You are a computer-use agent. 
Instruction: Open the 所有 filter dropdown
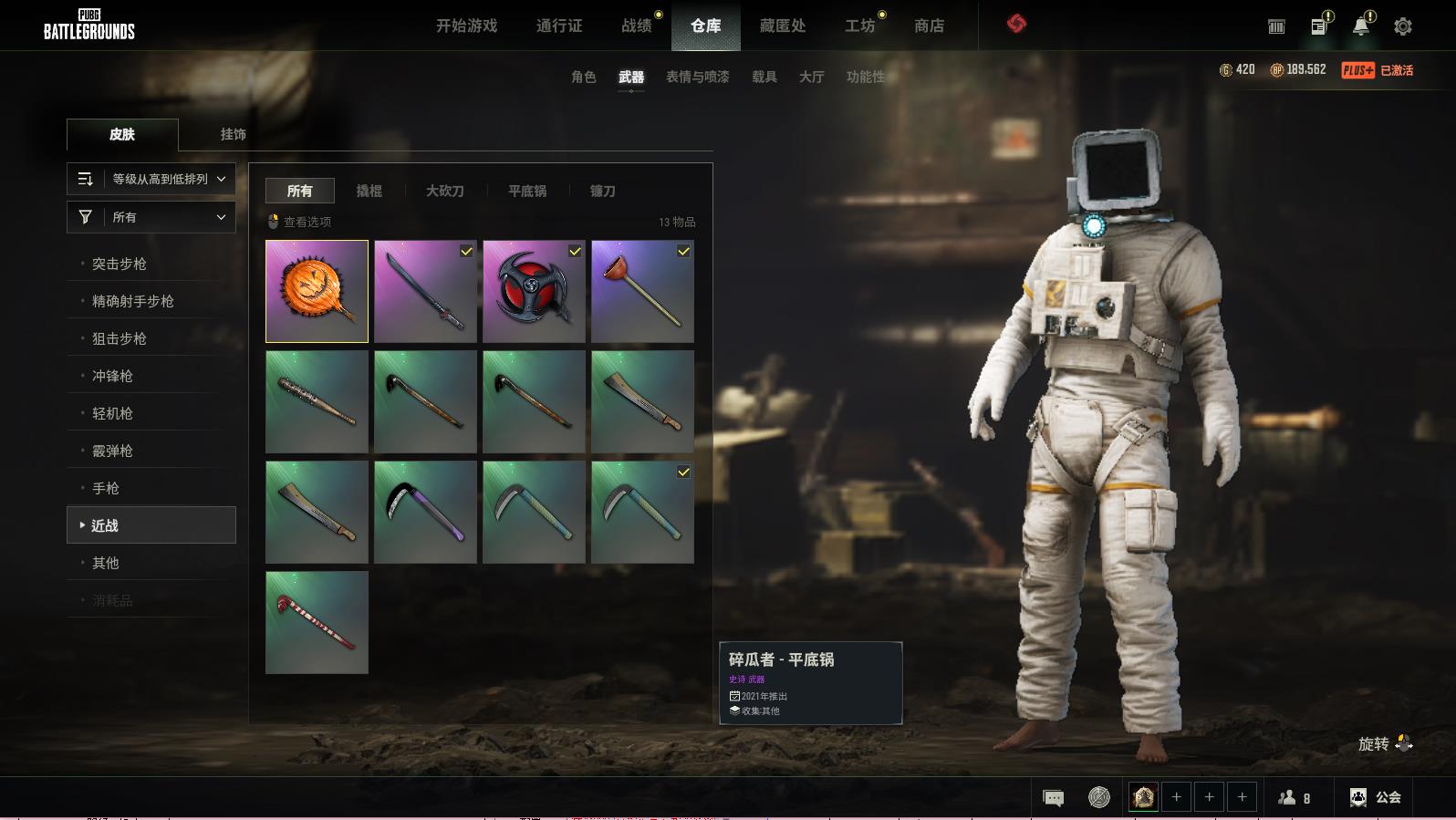click(151, 217)
